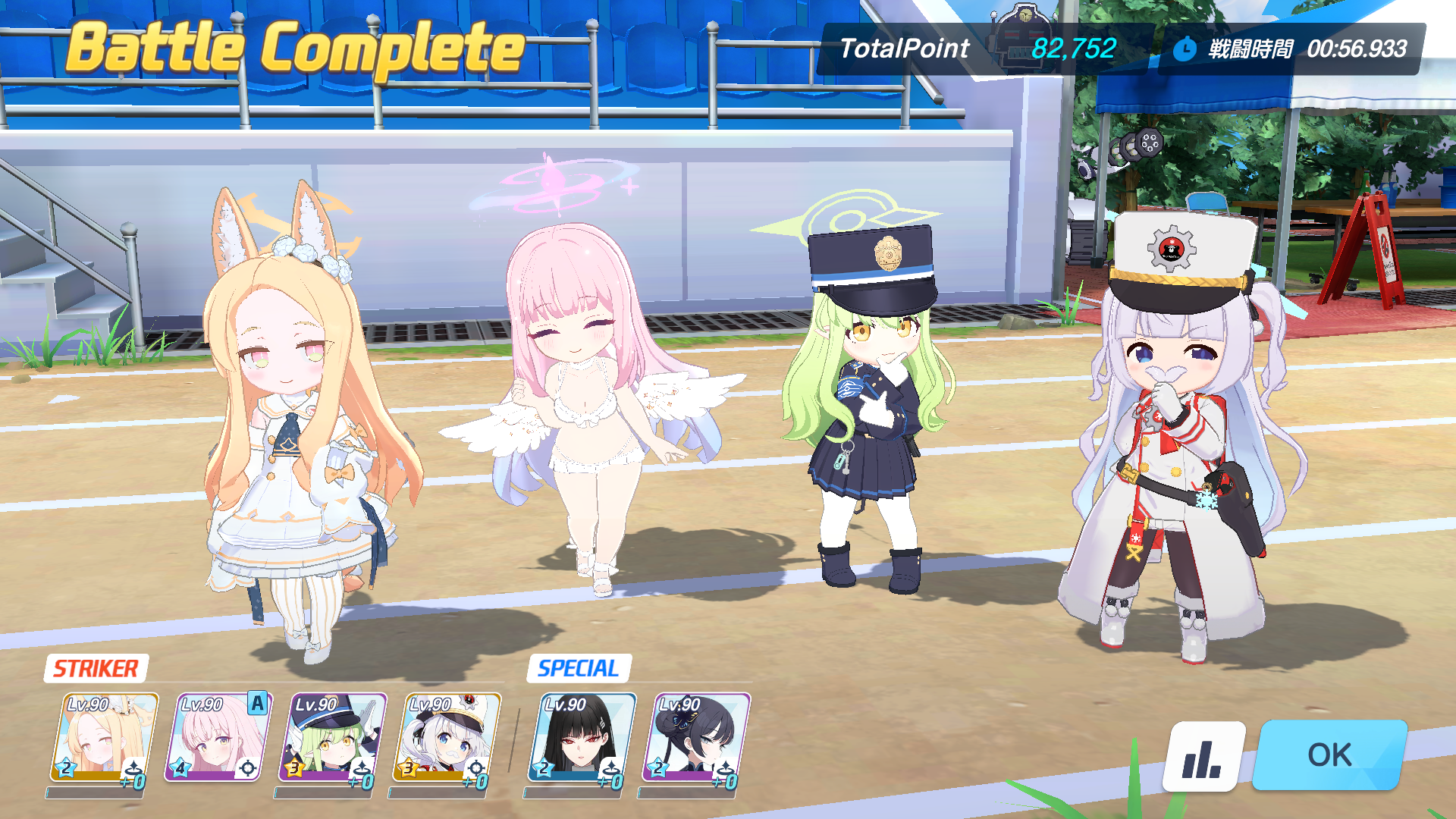Choose the dark hair-bun special portrait
Image resolution: width=1456 pixels, height=819 pixels.
(x=696, y=737)
